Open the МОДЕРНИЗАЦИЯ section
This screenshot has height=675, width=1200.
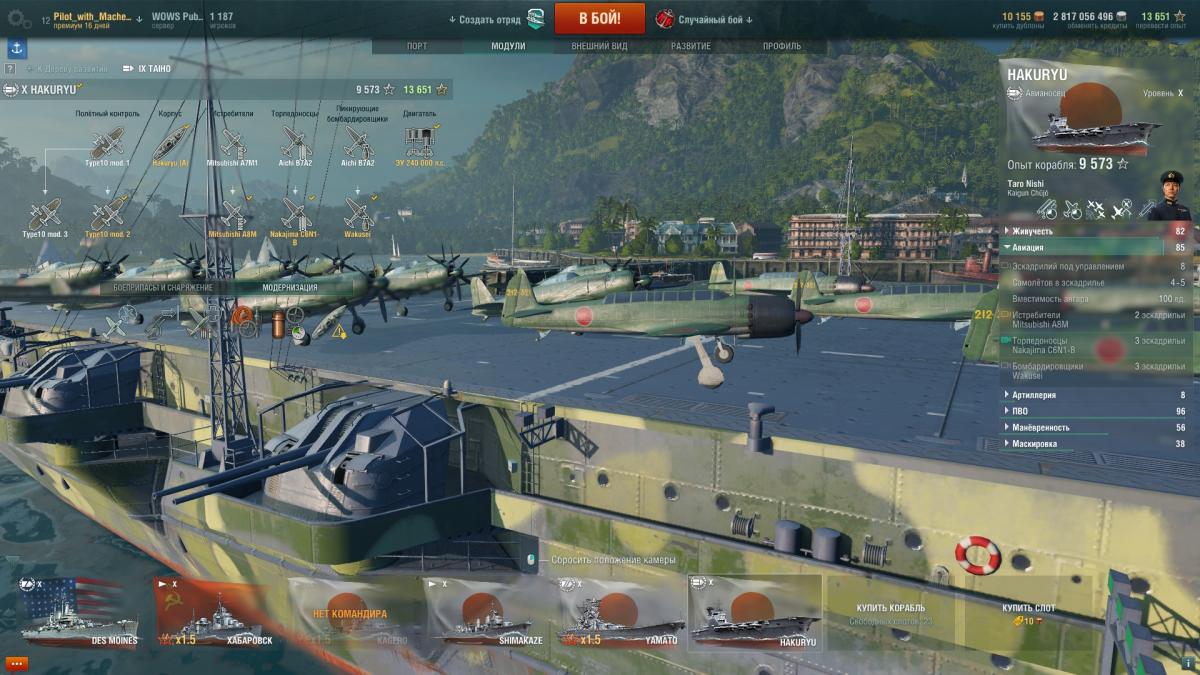pyautogui.click(x=290, y=287)
